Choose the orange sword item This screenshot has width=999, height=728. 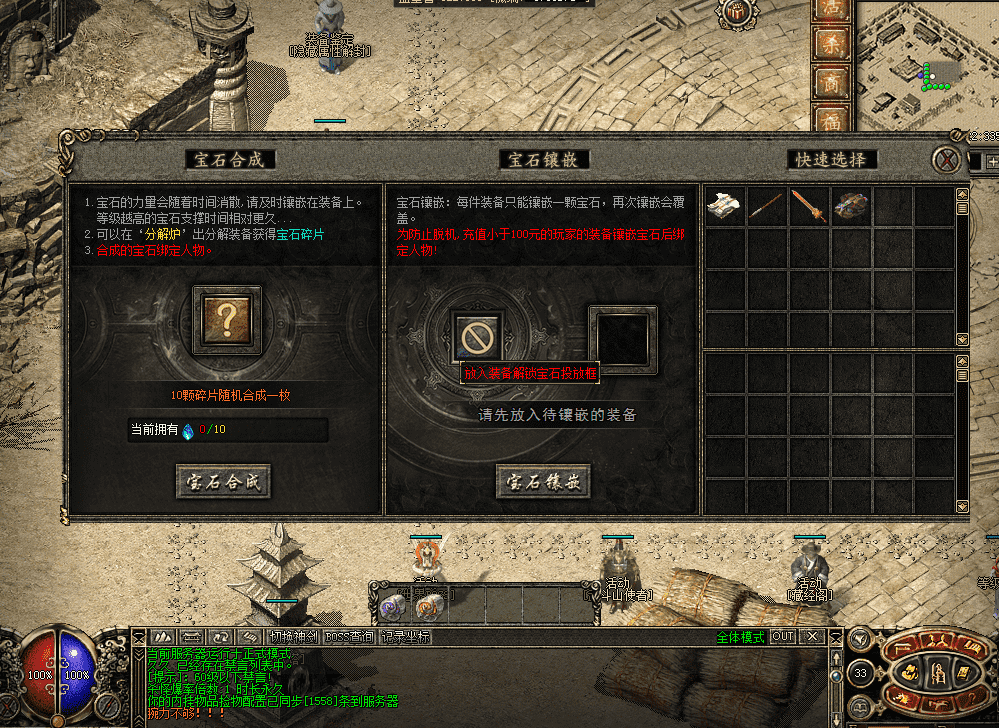(x=808, y=206)
